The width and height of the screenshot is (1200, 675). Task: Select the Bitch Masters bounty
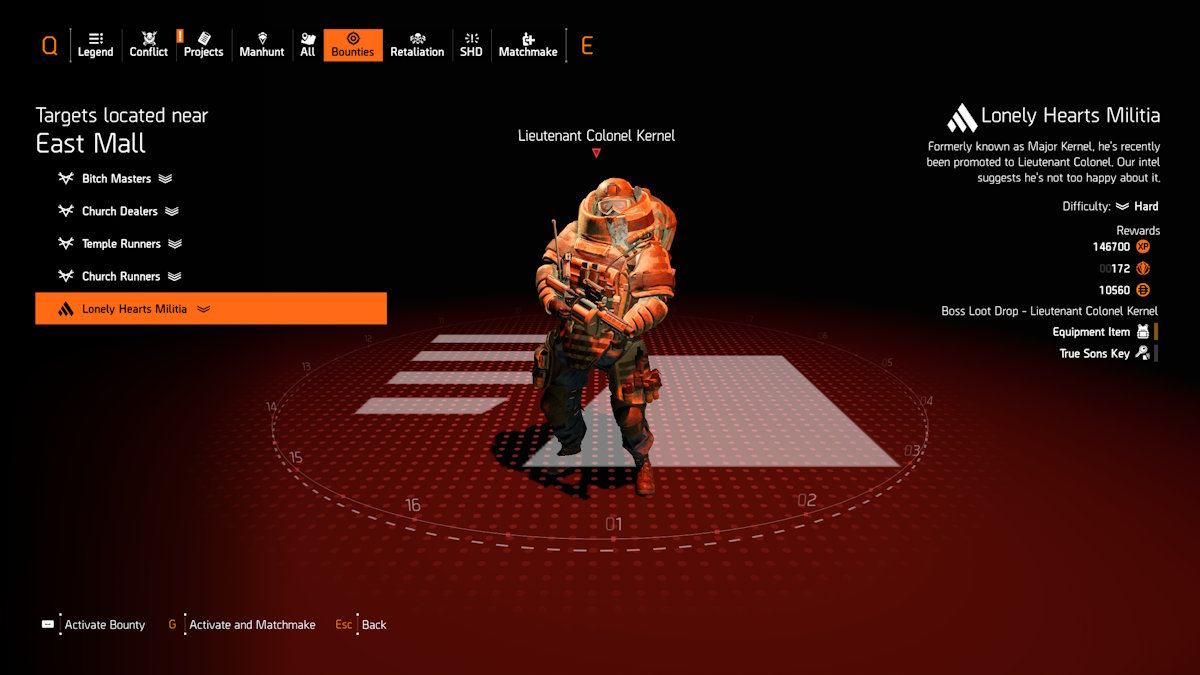tap(117, 179)
